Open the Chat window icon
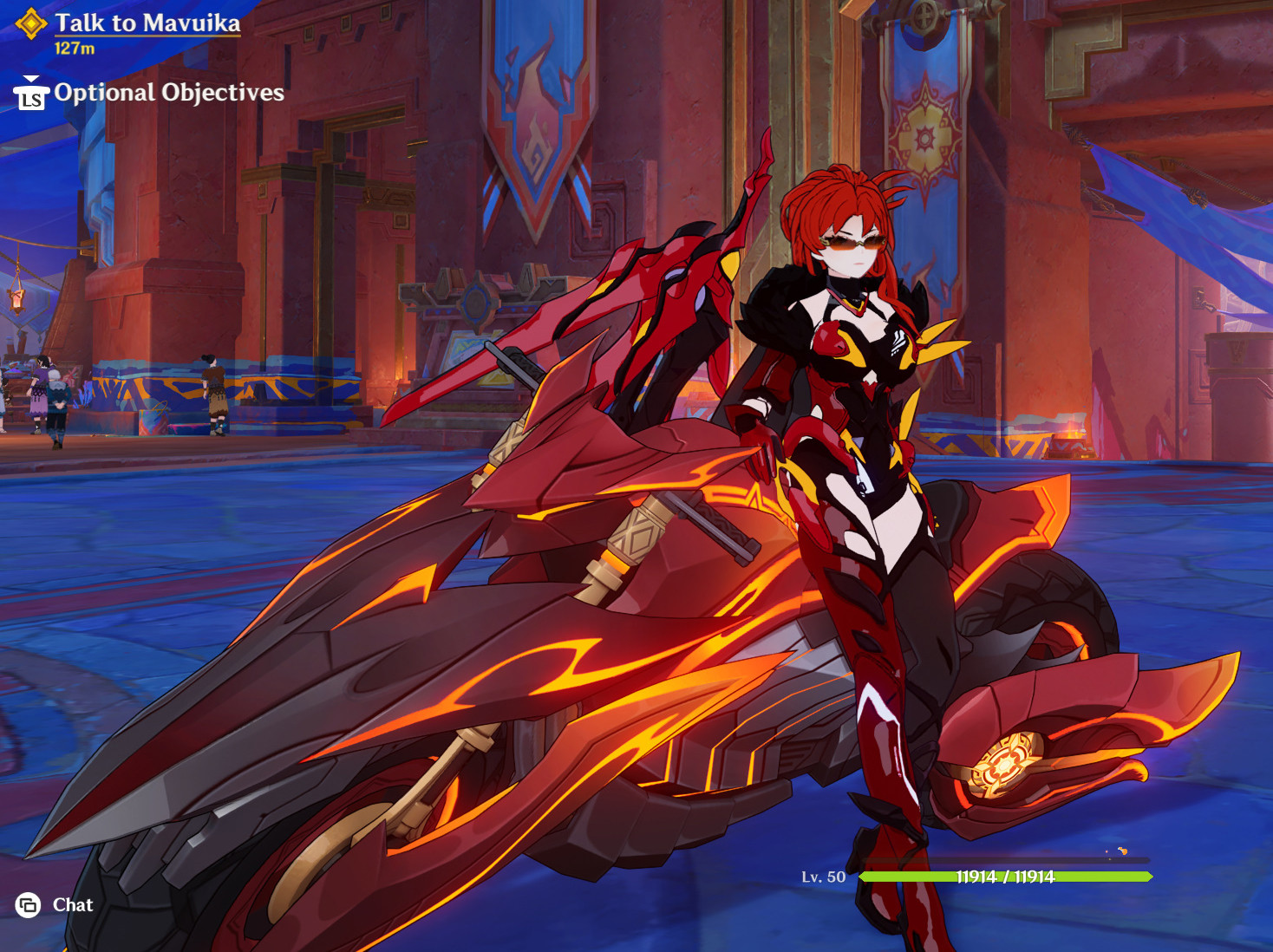The width and height of the screenshot is (1273, 952). (x=29, y=905)
